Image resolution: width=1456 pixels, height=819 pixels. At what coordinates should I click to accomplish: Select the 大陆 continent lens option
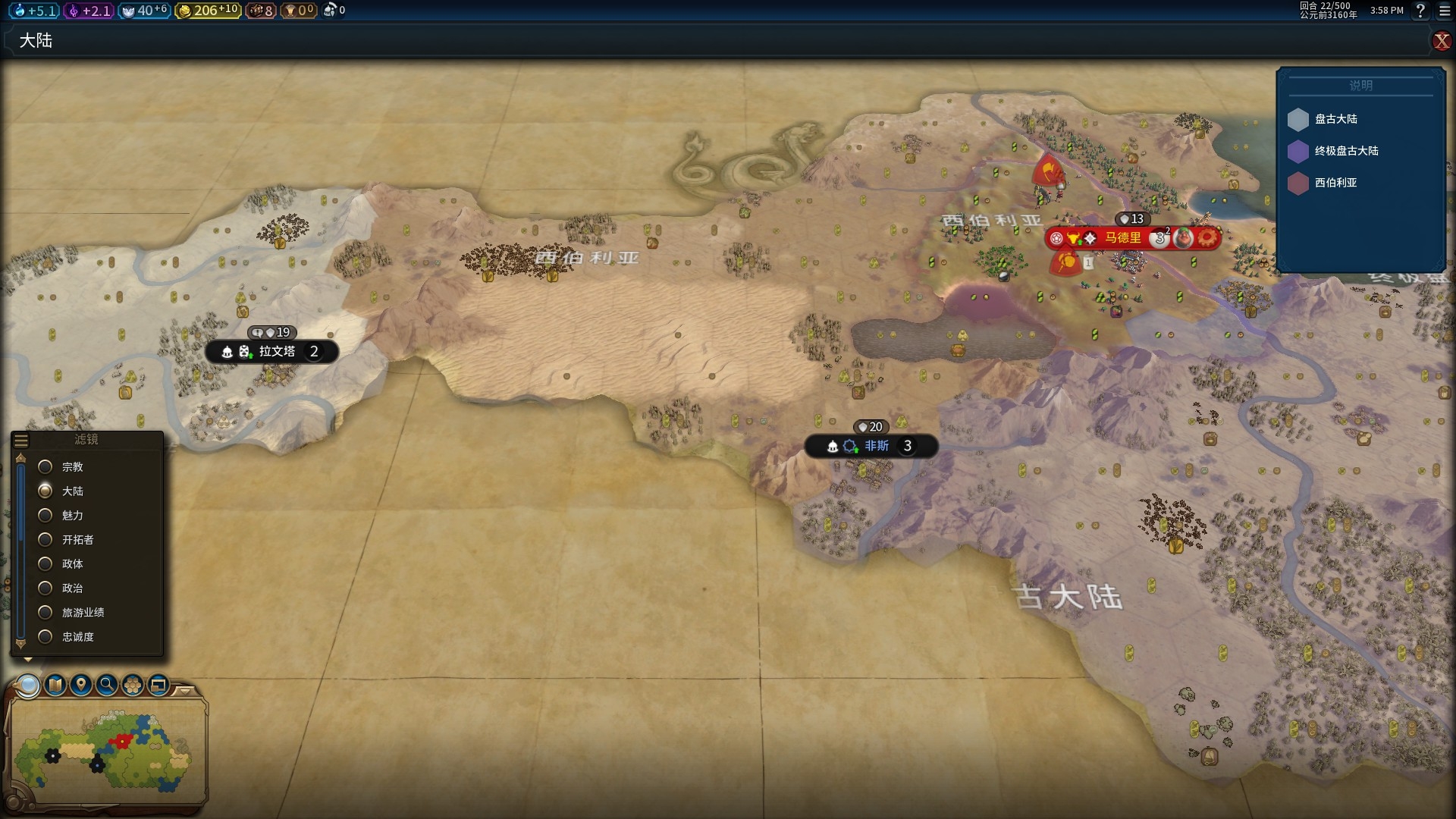(x=45, y=491)
